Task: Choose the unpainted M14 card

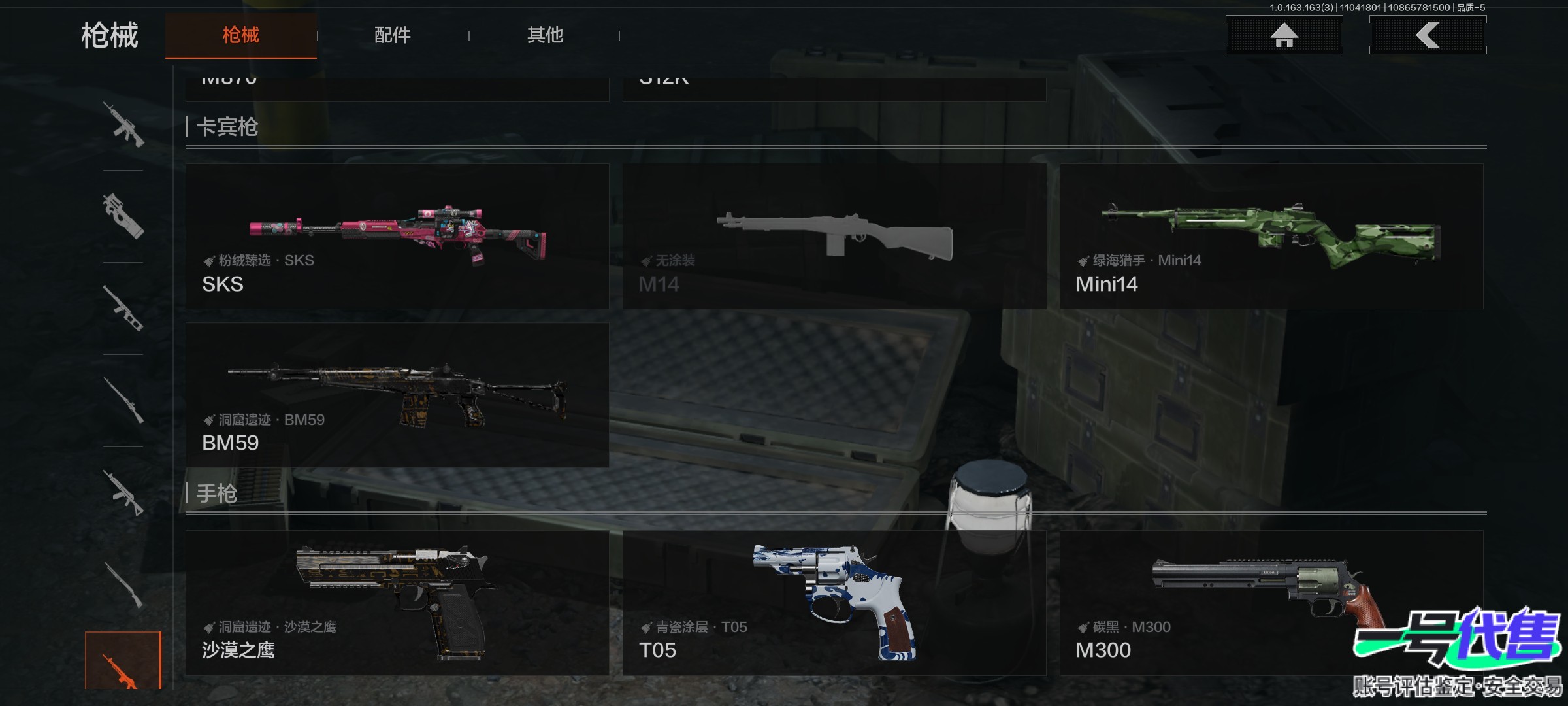Action: coord(834,236)
